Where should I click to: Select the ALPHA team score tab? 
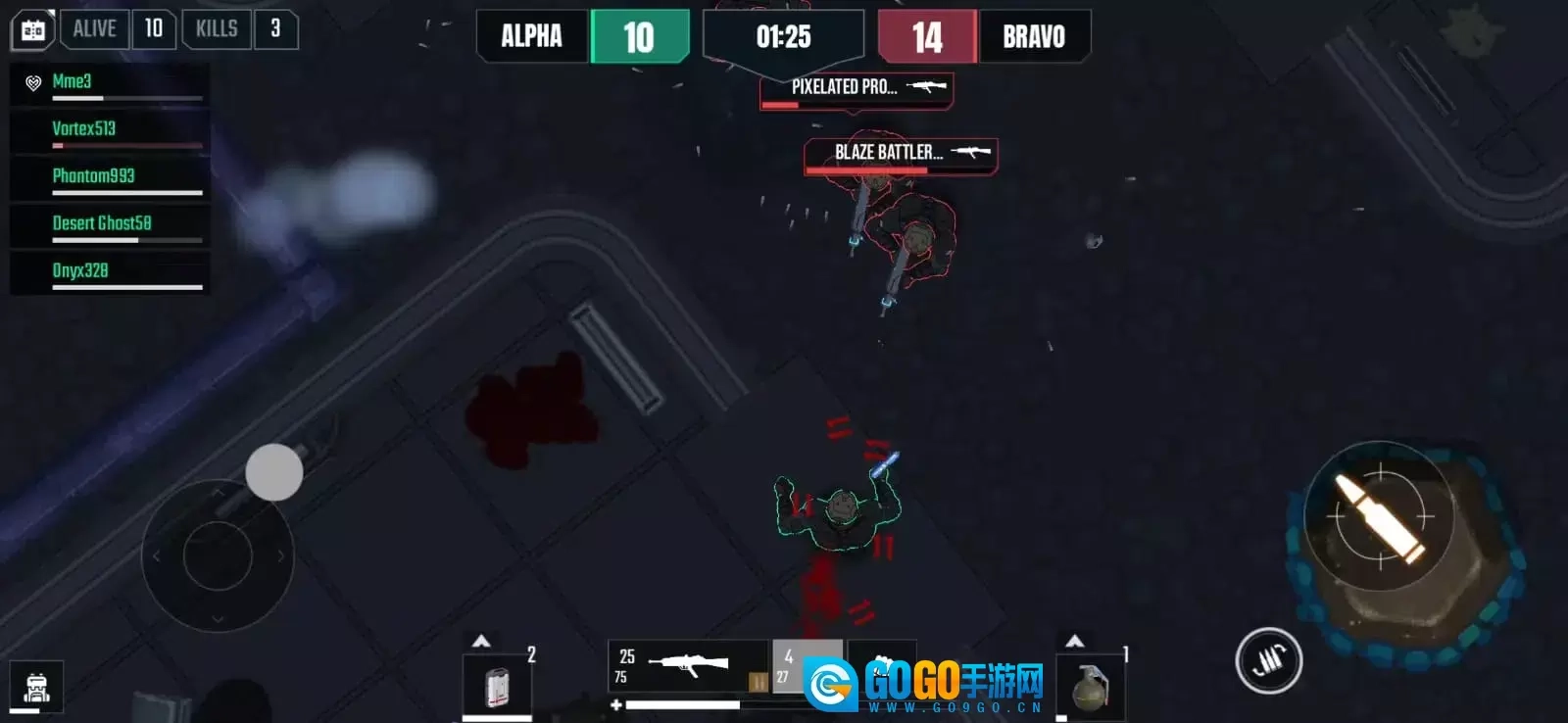(x=534, y=37)
